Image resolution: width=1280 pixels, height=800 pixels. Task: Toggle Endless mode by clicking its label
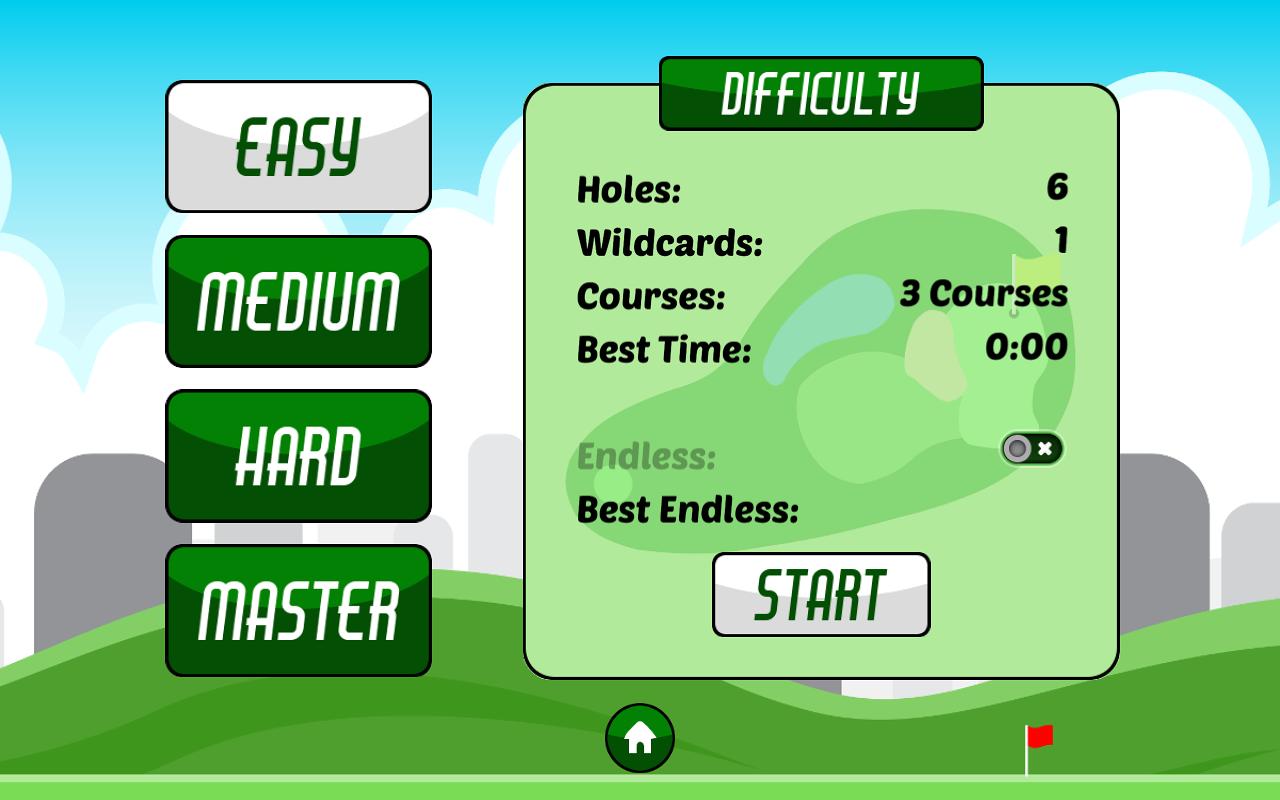[x=644, y=457]
